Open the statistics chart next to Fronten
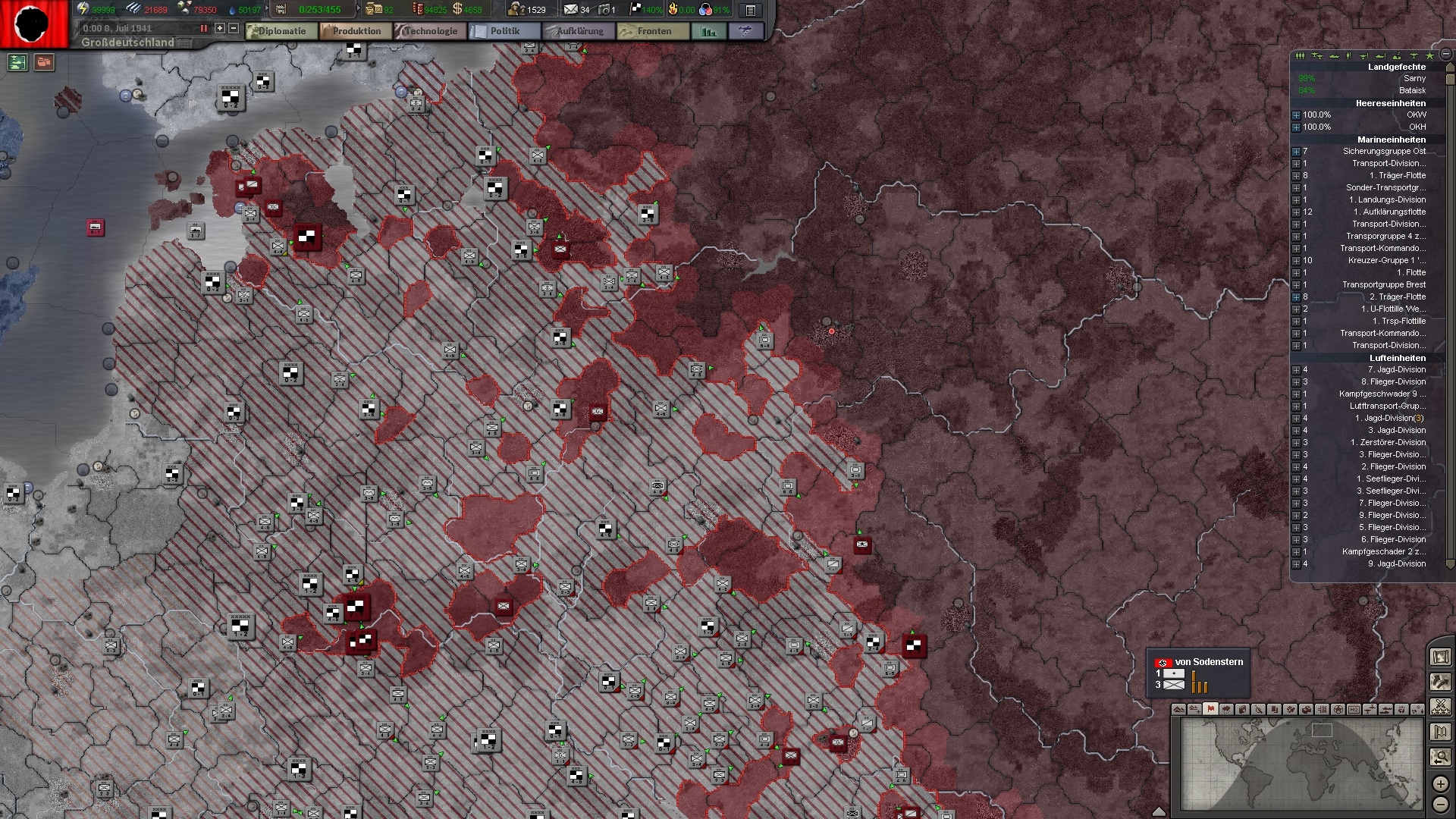The image size is (1456, 819). [708, 31]
